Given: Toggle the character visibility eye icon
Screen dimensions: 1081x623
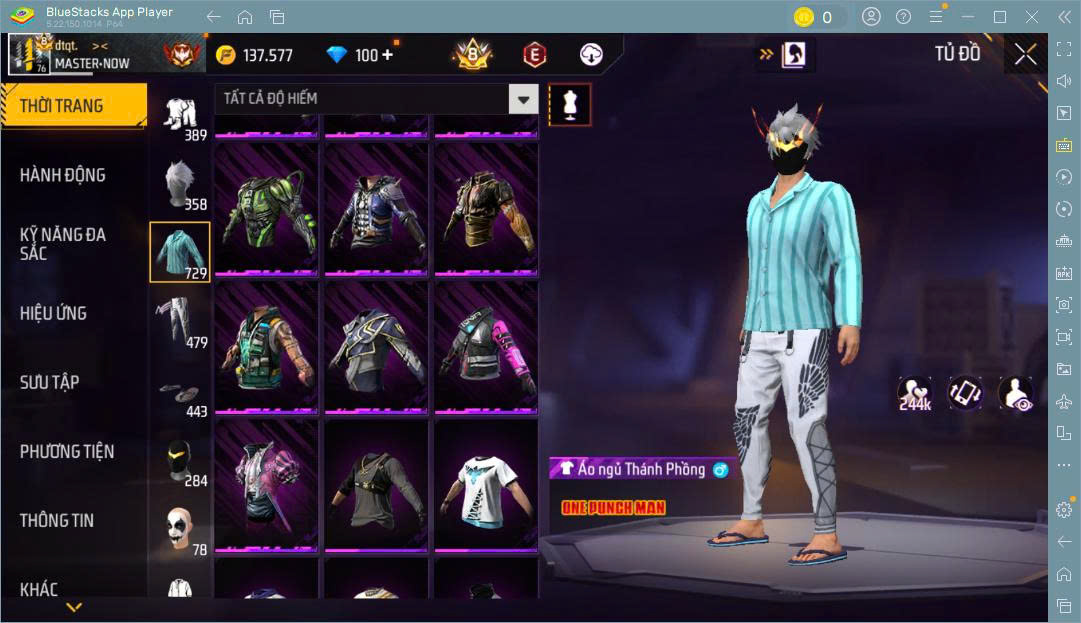Looking at the screenshot, I should pos(1016,393).
